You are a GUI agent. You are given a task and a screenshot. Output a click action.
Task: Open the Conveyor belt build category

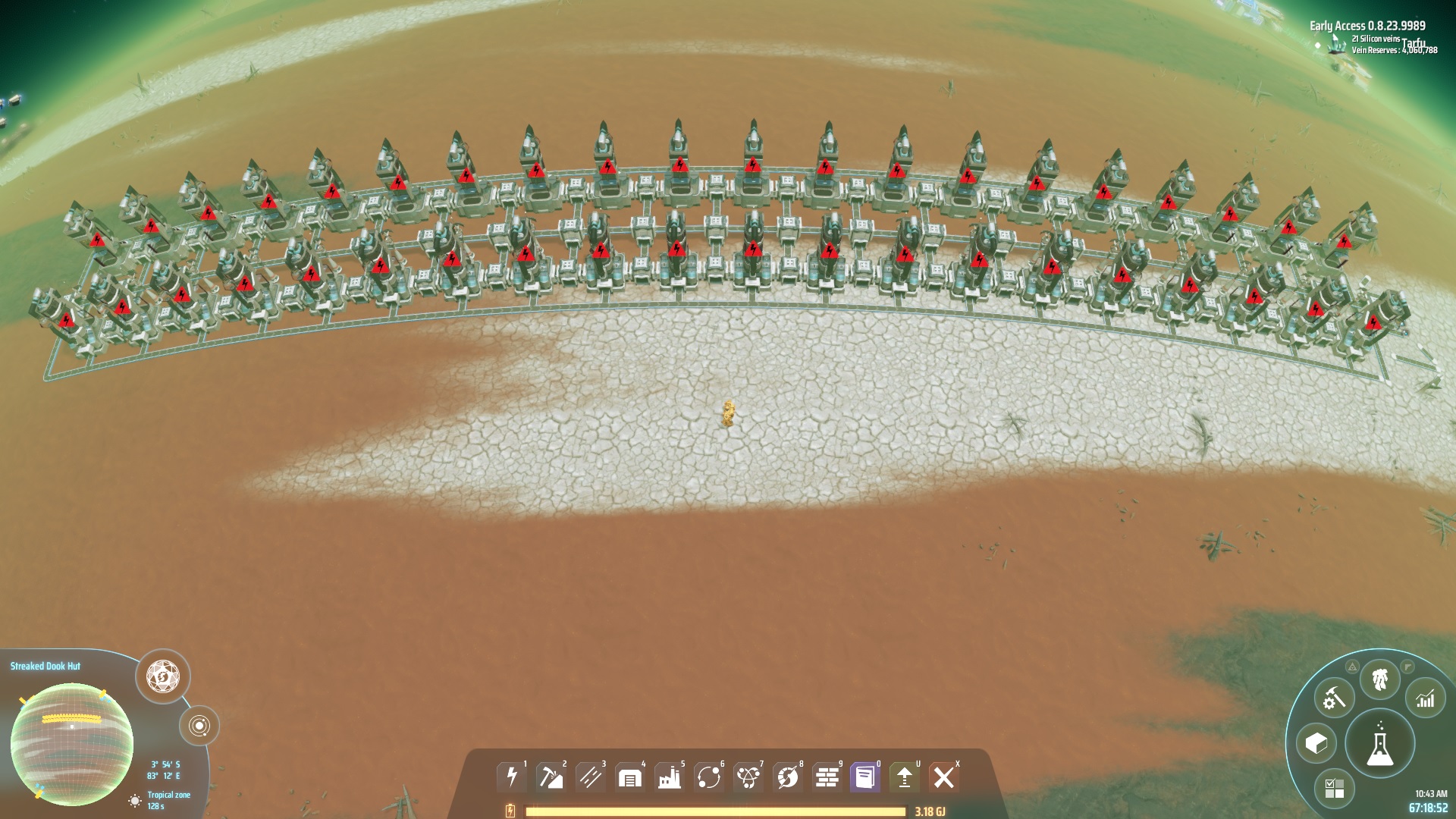click(590, 776)
